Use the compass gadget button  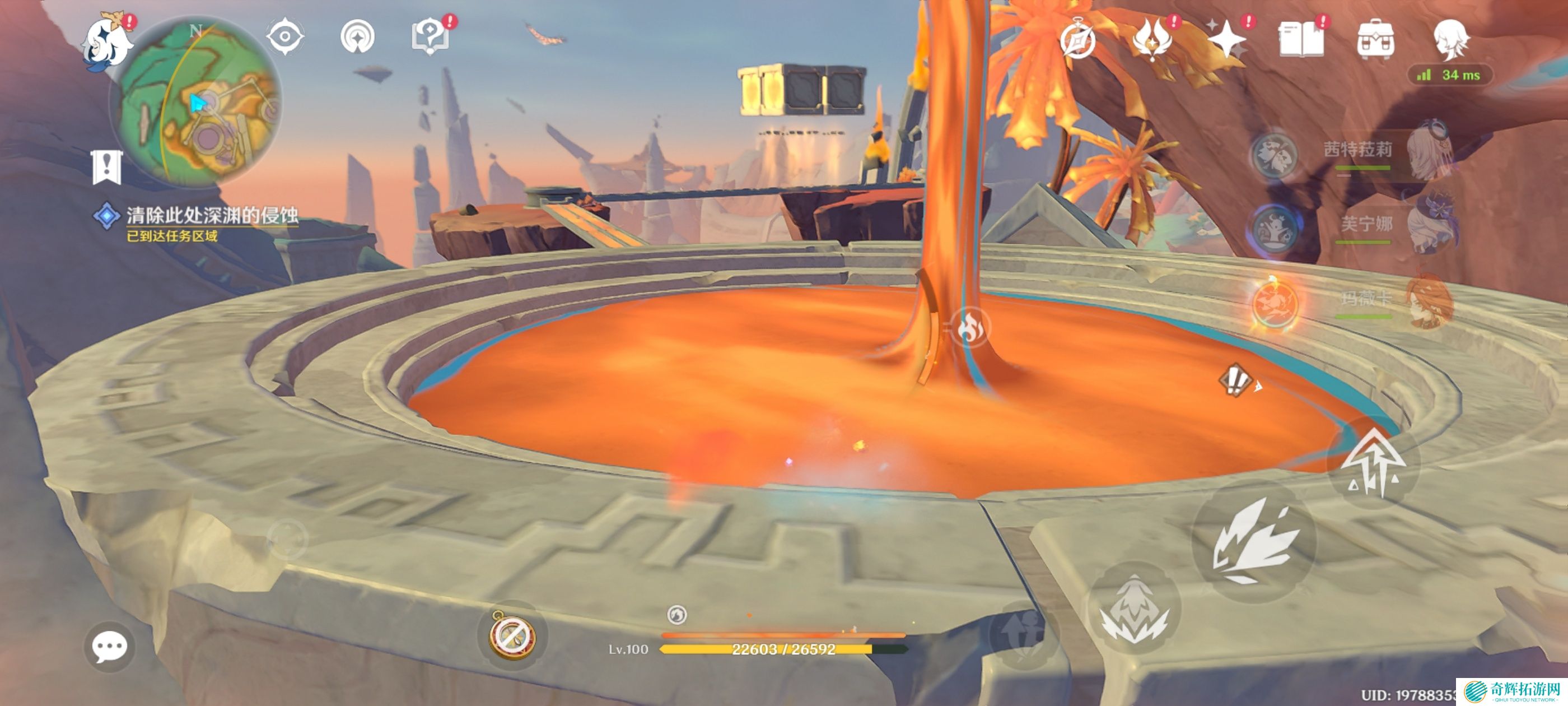pyautogui.click(x=512, y=634)
